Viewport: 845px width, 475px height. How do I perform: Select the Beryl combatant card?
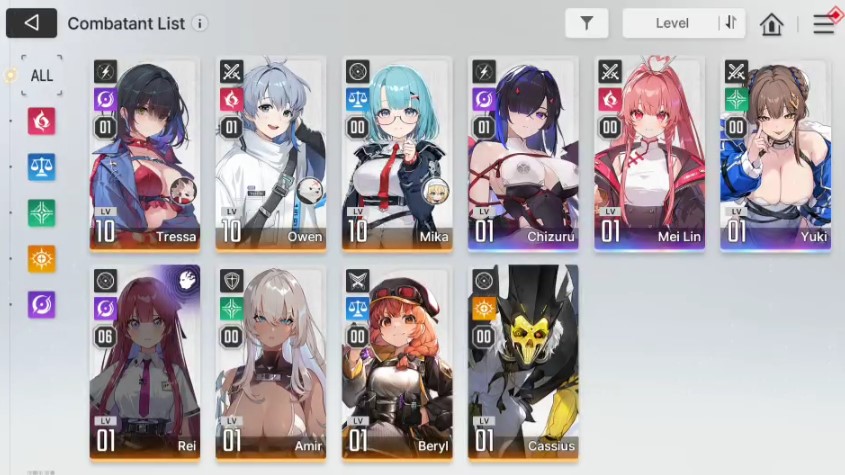point(397,361)
